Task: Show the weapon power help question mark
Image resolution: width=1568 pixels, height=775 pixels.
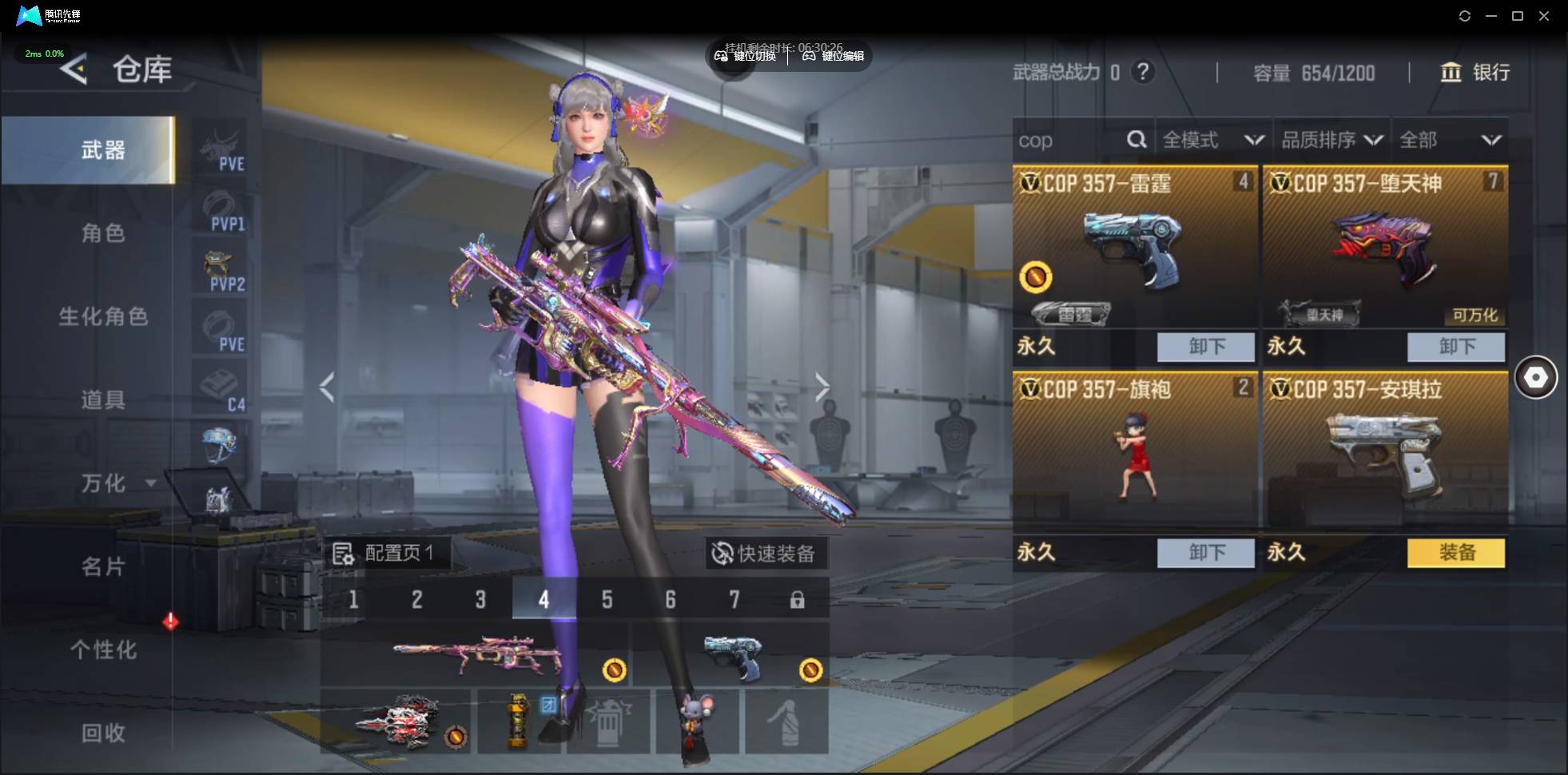Action: (1143, 73)
